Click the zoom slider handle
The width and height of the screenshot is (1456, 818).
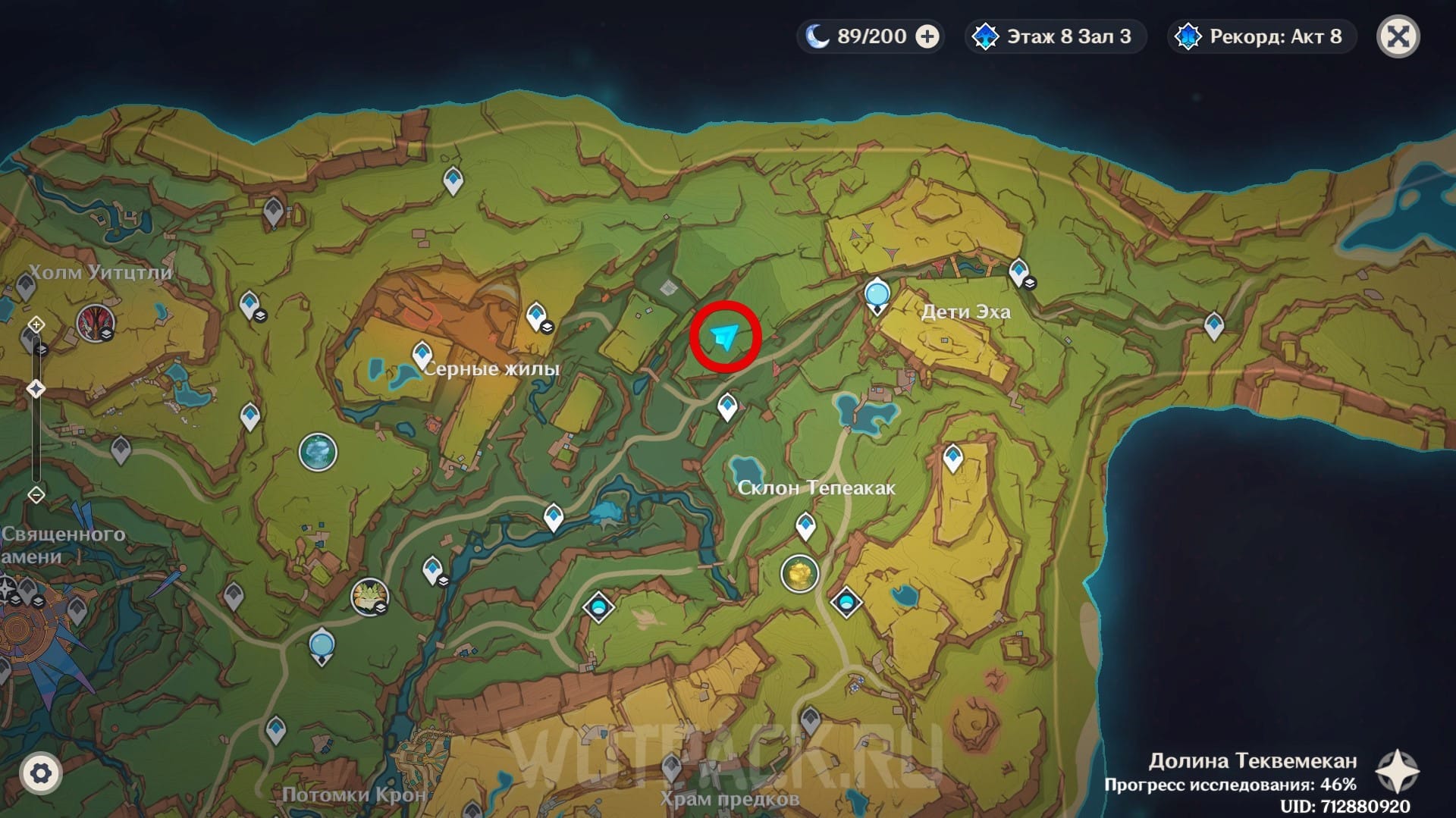pos(36,389)
